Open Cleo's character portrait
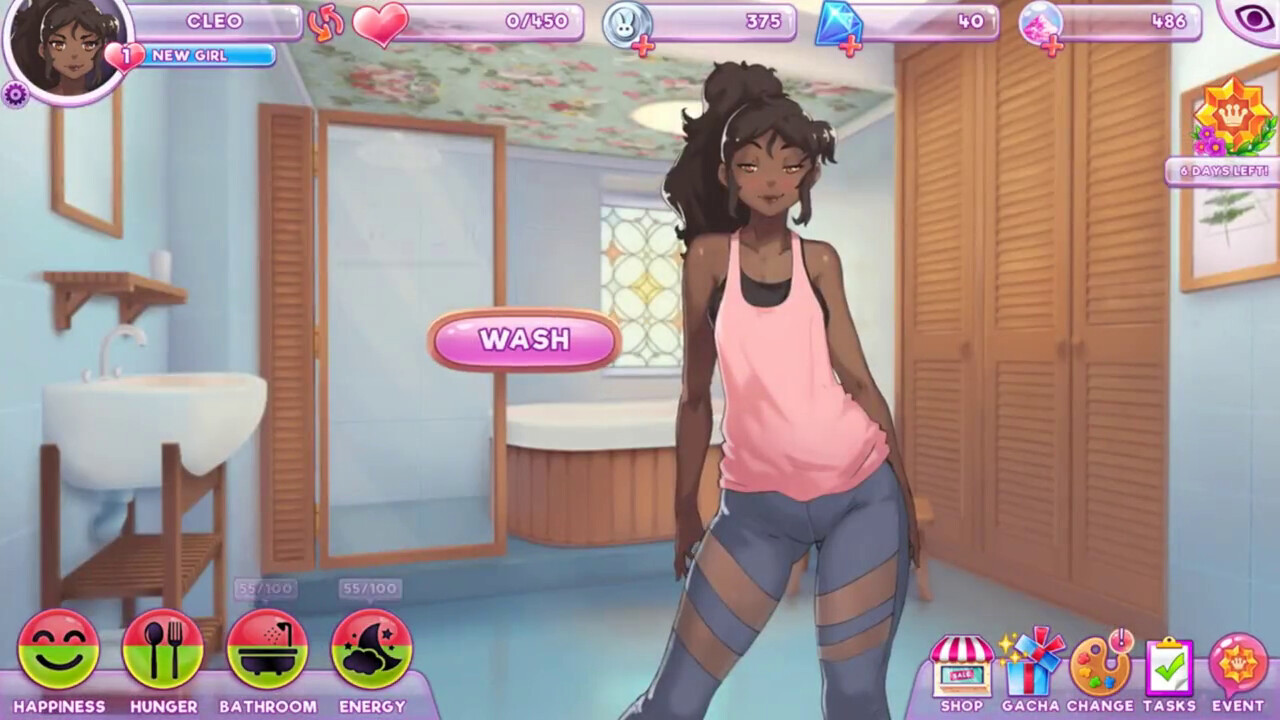The height and width of the screenshot is (720, 1280). [68, 48]
